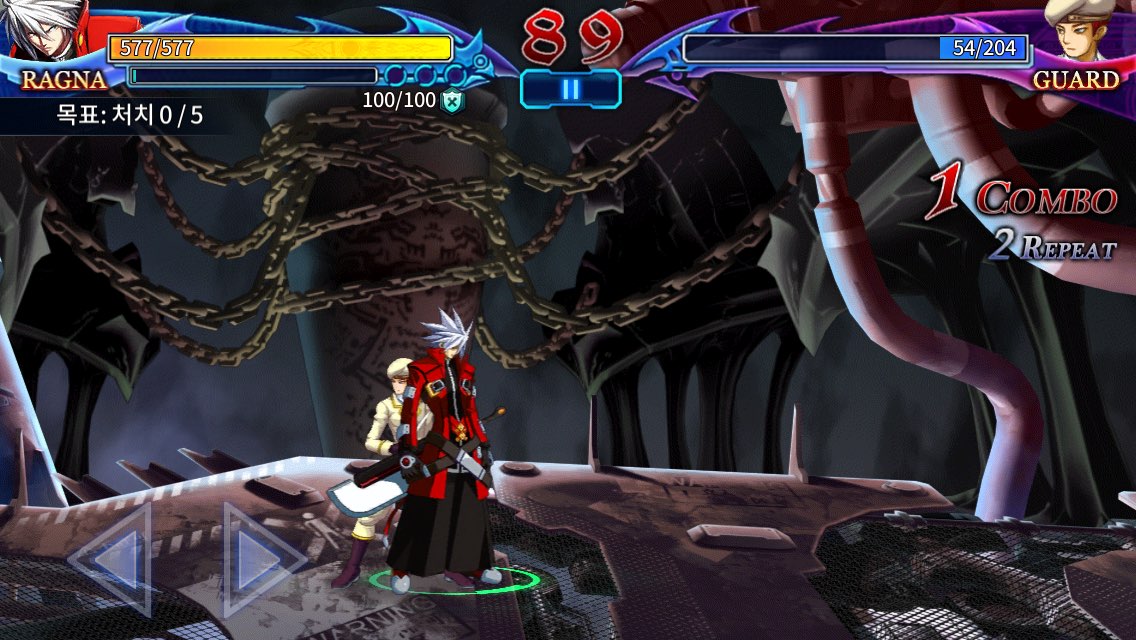Click the objective tracker showing 처치 0 / 5
This screenshot has width=1136, height=640.
[x=129, y=115]
